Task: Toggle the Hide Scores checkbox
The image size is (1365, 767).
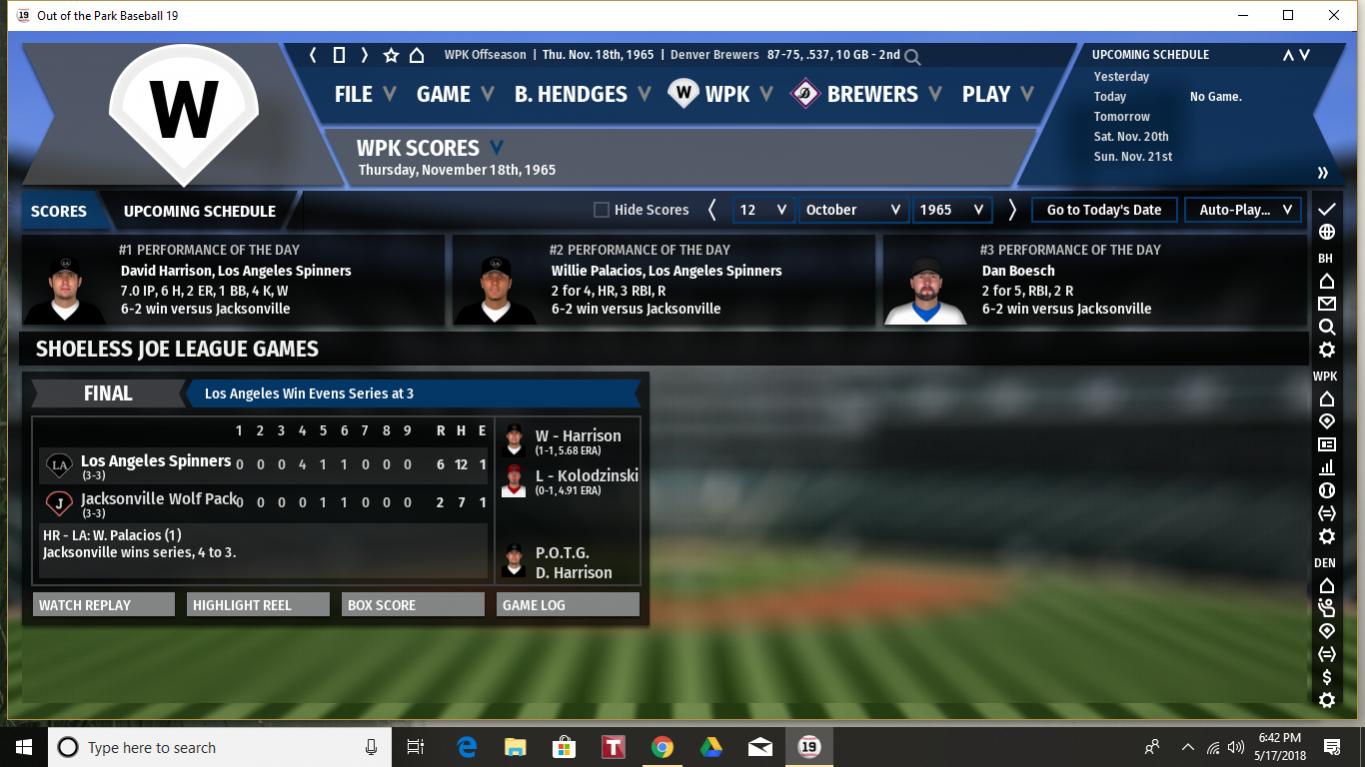Action: (x=601, y=210)
